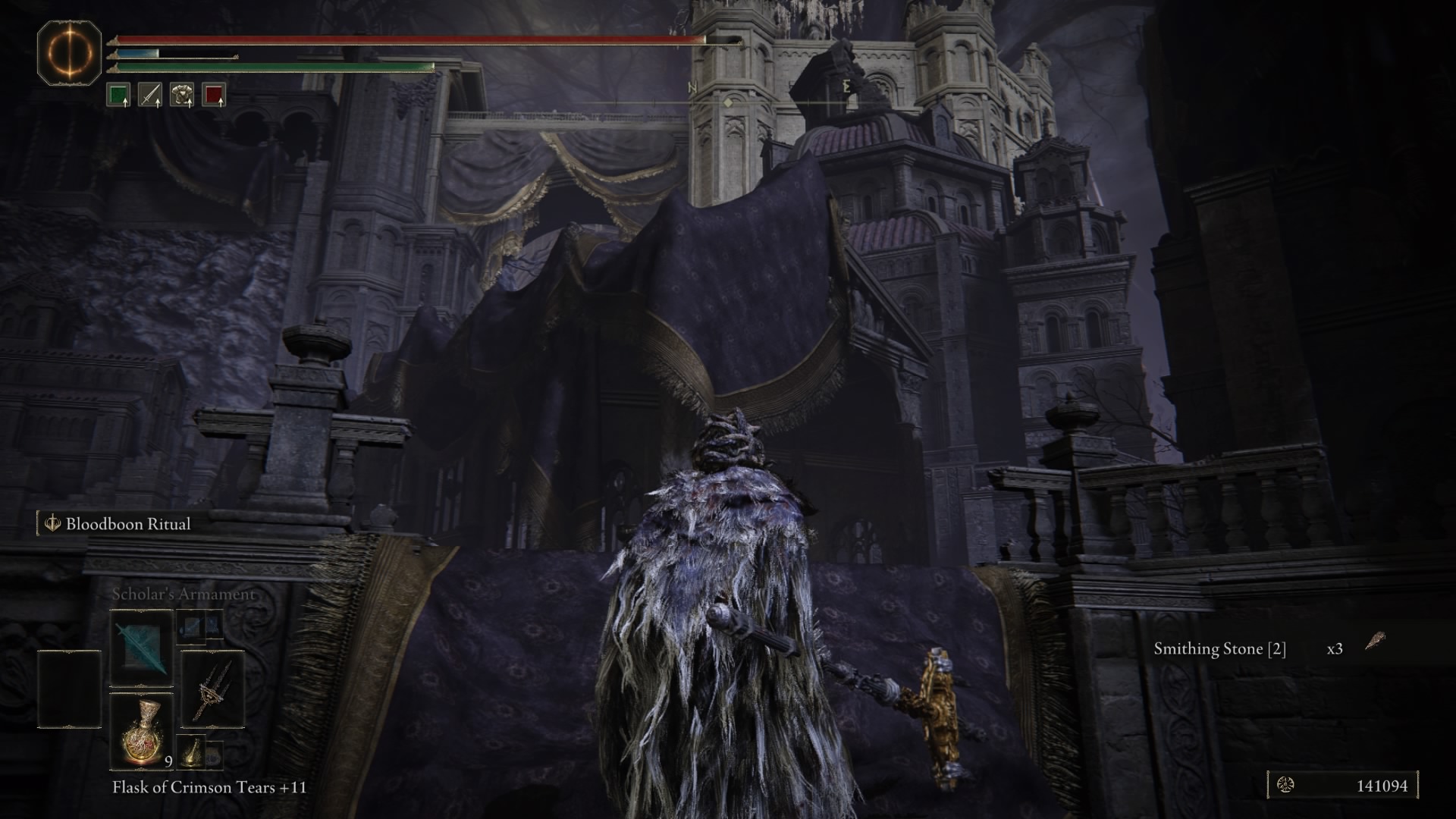Screen dimensions: 1456x819
Task: Select the three-pronged weapon slot
Action: coord(212,689)
